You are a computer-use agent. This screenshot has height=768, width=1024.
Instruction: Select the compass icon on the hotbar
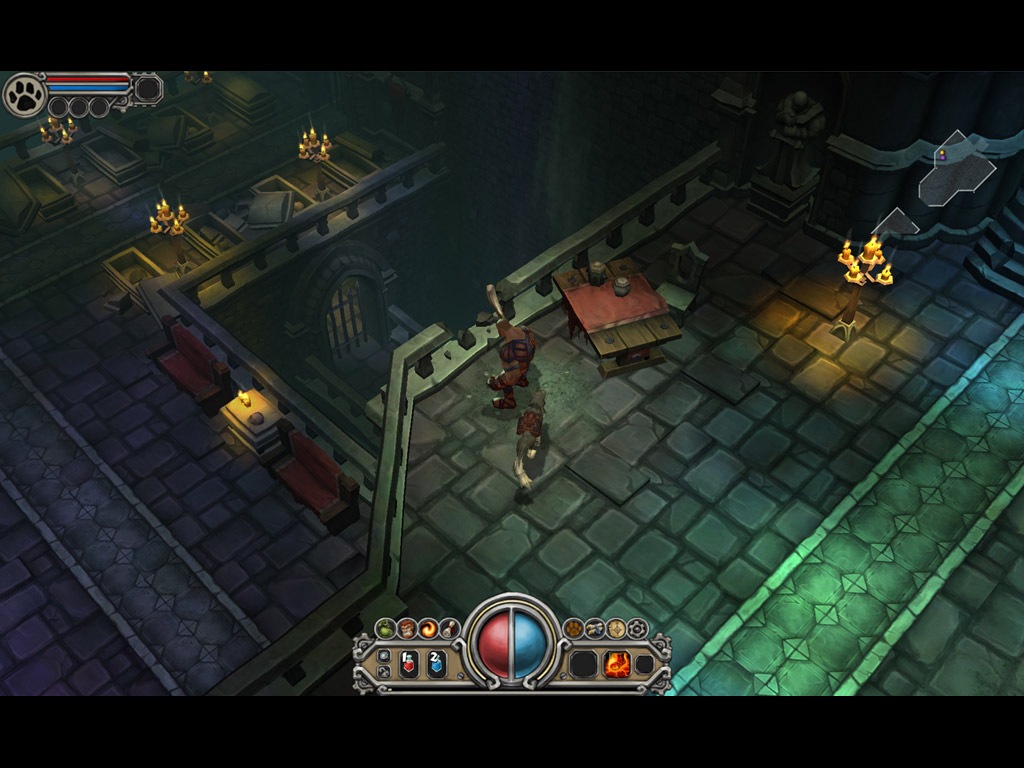coord(616,629)
